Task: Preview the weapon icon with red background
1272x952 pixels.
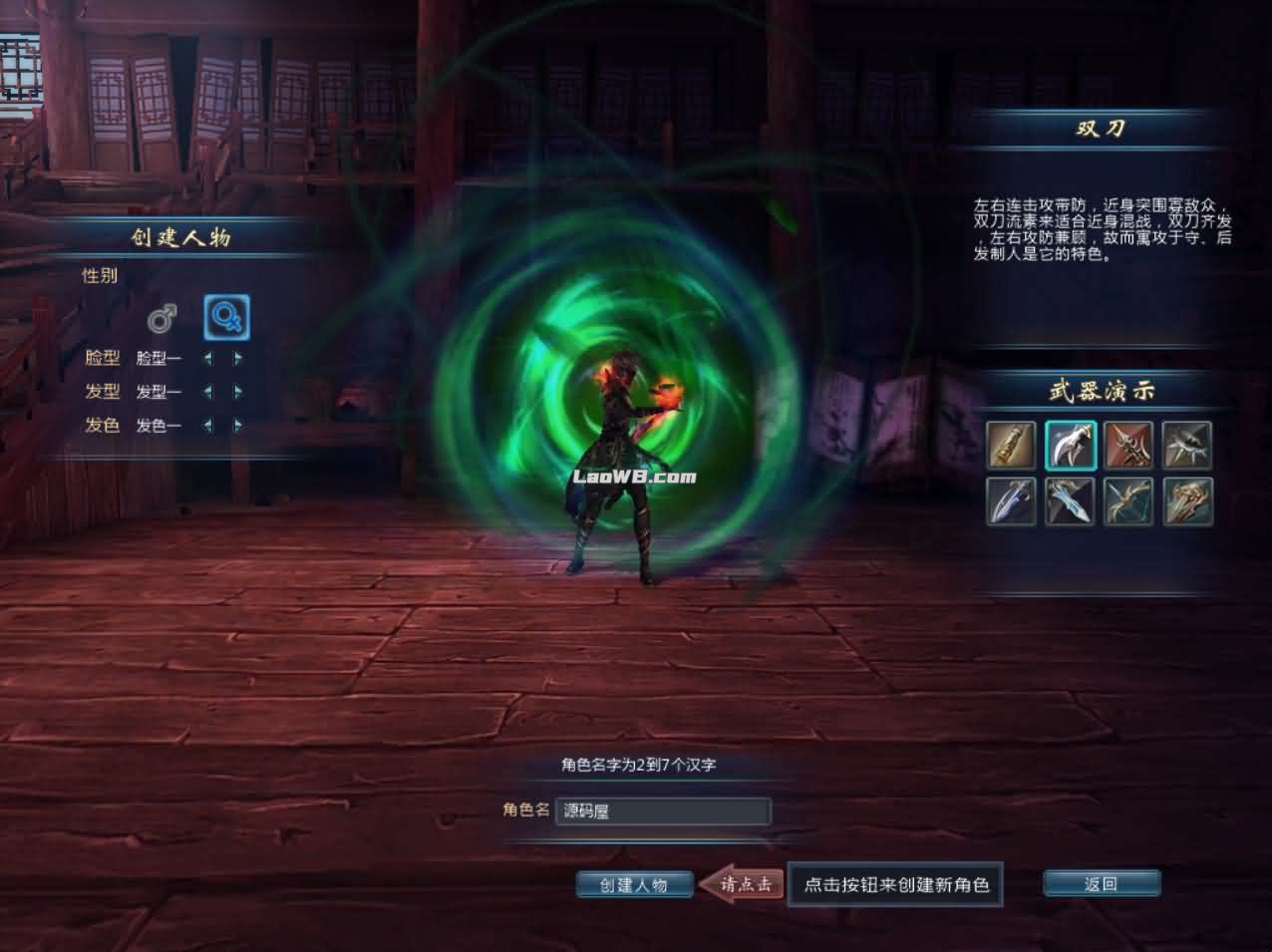Action: coord(1128,445)
